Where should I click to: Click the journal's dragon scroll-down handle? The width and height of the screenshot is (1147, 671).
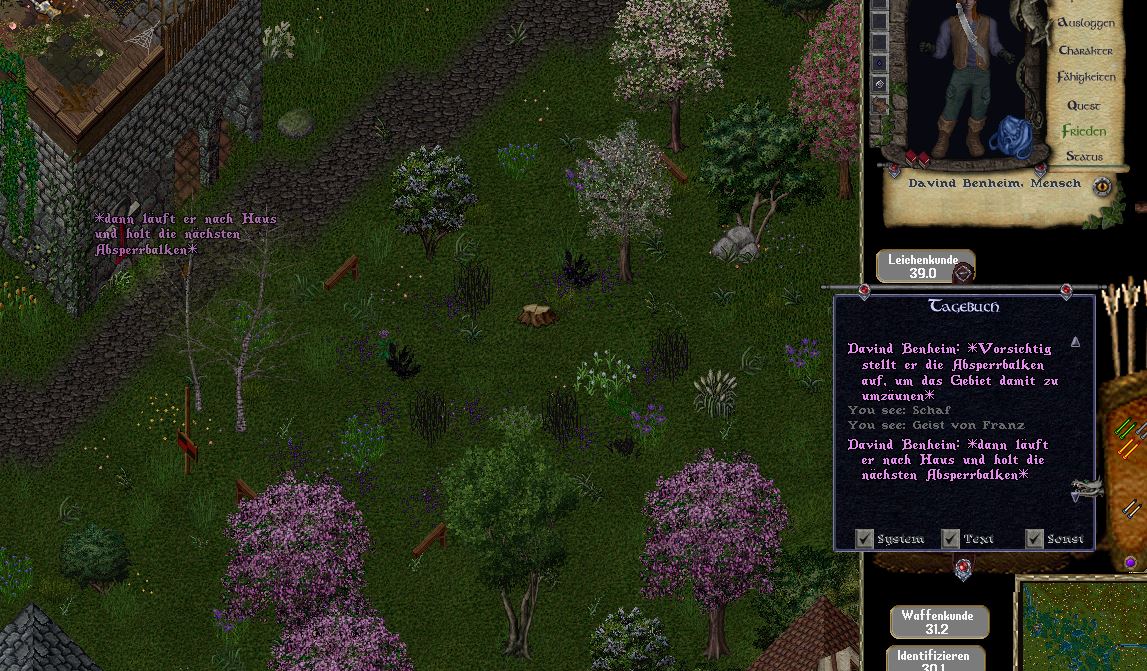pyautogui.click(x=1085, y=490)
